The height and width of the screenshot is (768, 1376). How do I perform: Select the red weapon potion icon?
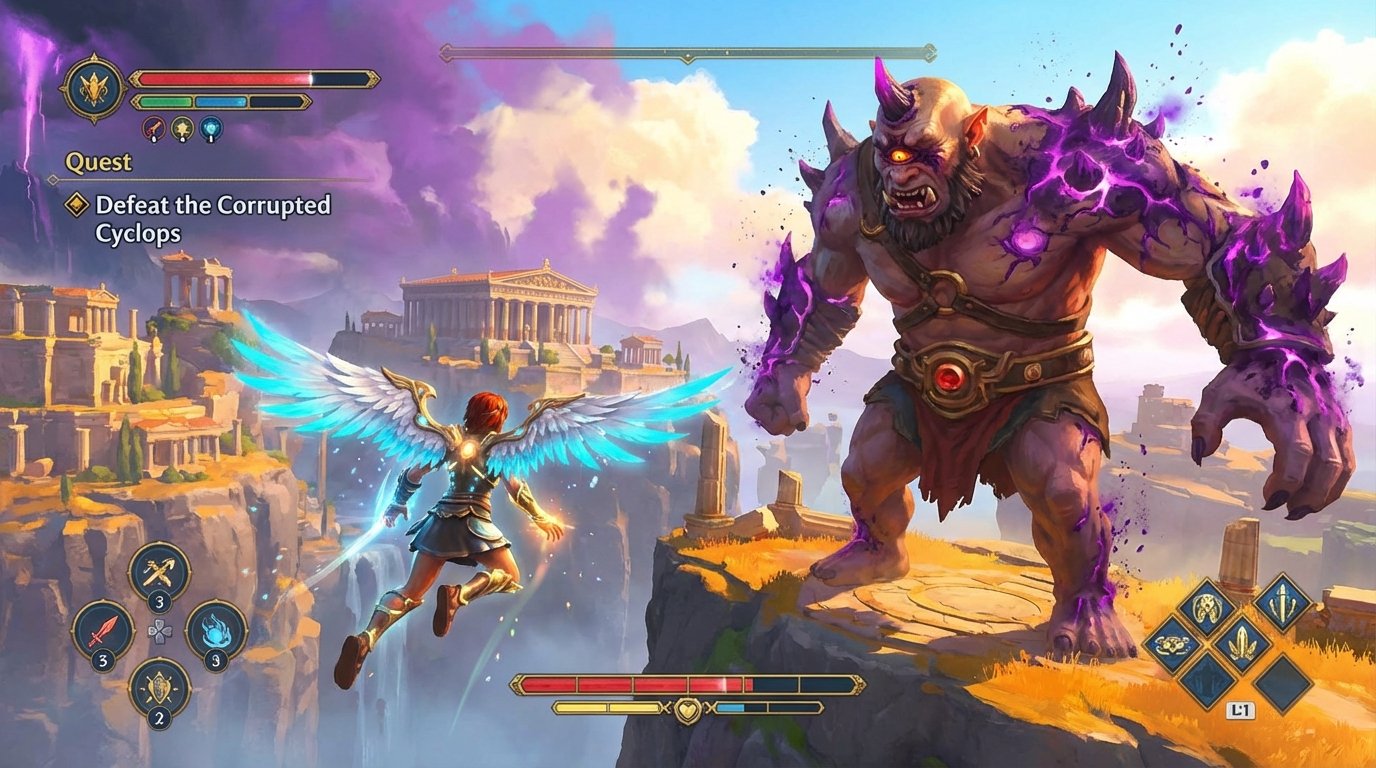(x=153, y=128)
